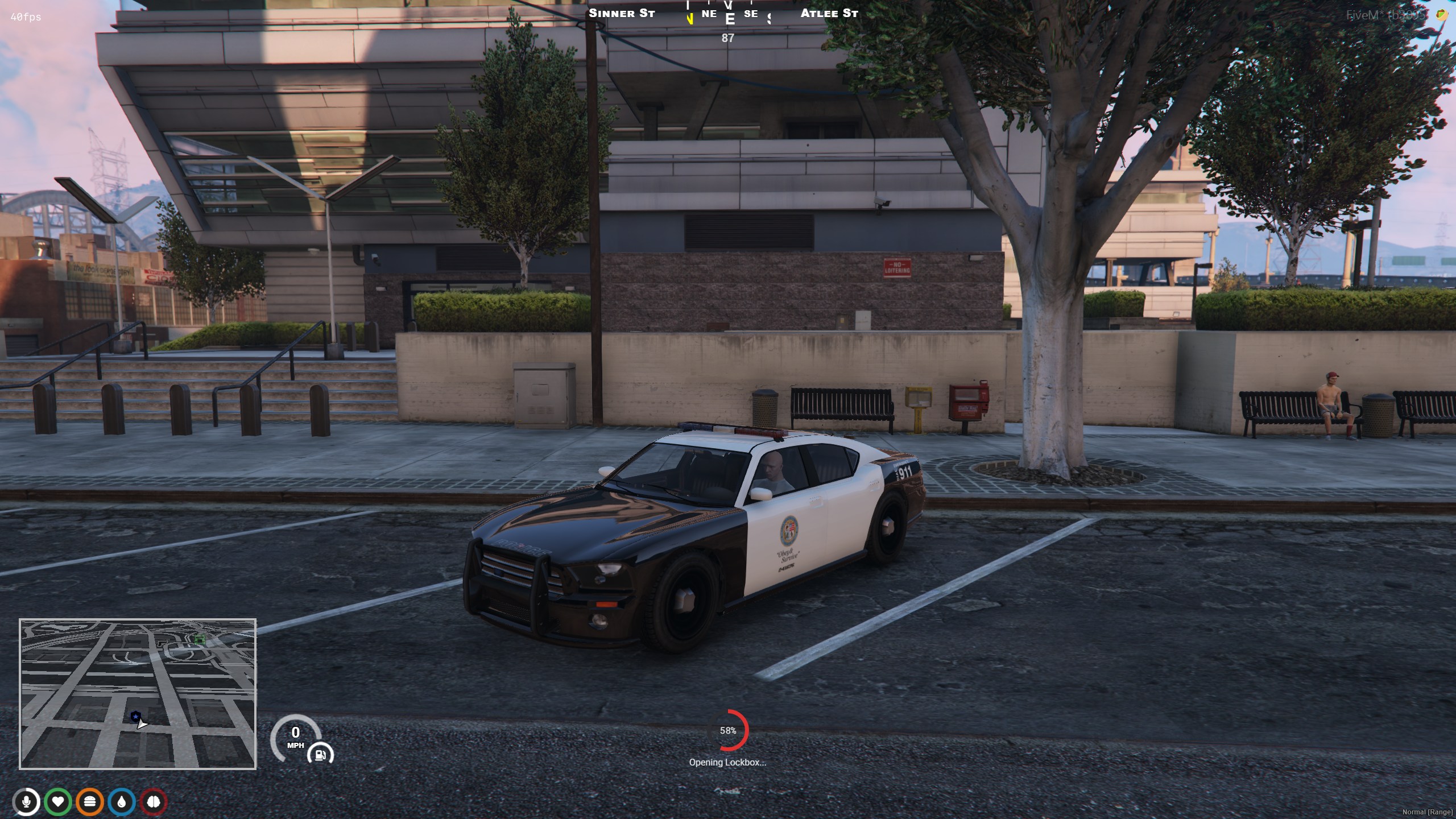Click the orange burger hunger icon

click(x=90, y=802)
